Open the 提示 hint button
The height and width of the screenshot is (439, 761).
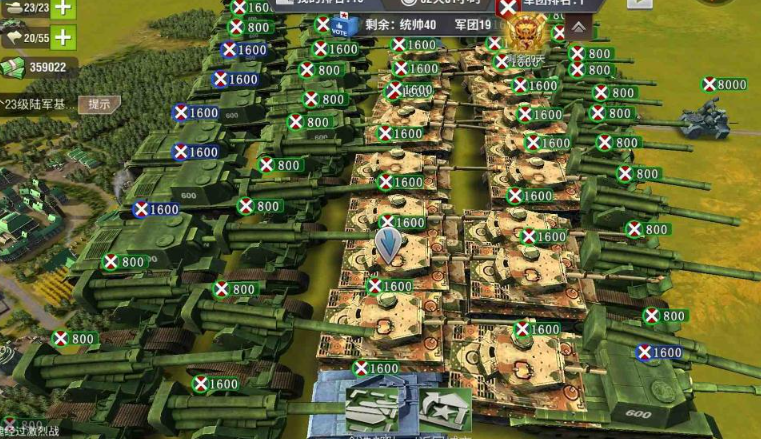[99, 104]
